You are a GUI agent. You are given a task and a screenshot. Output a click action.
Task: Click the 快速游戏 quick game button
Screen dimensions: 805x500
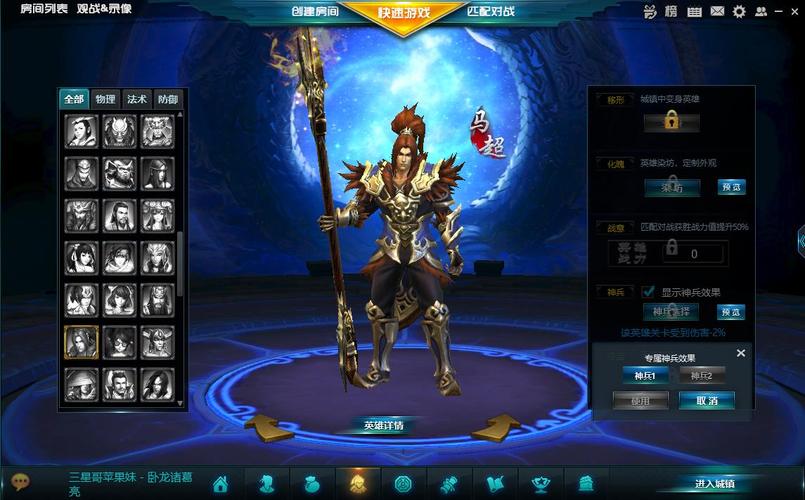click(x=404, y=13)
